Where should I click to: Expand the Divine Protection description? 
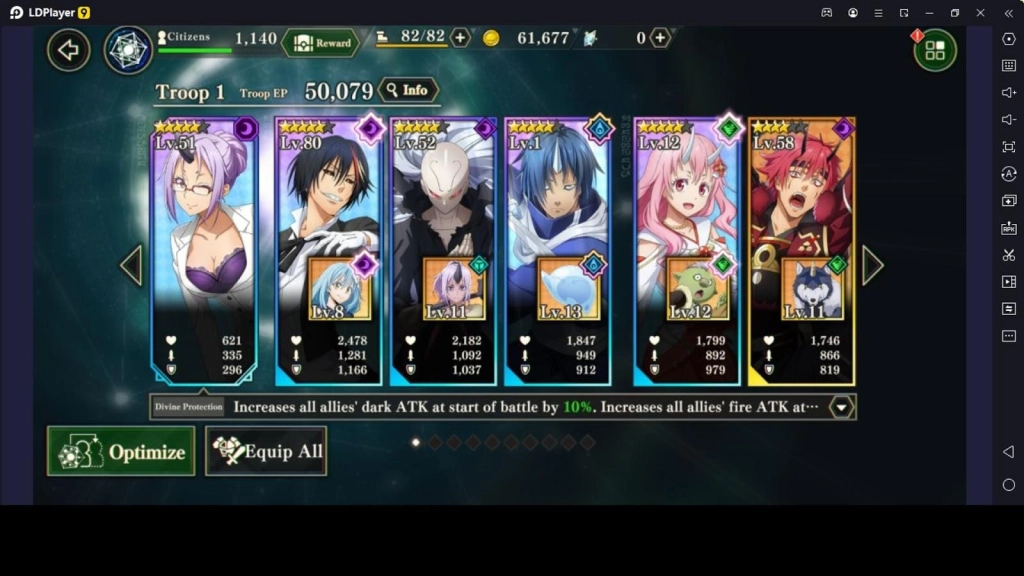[842, 407]
